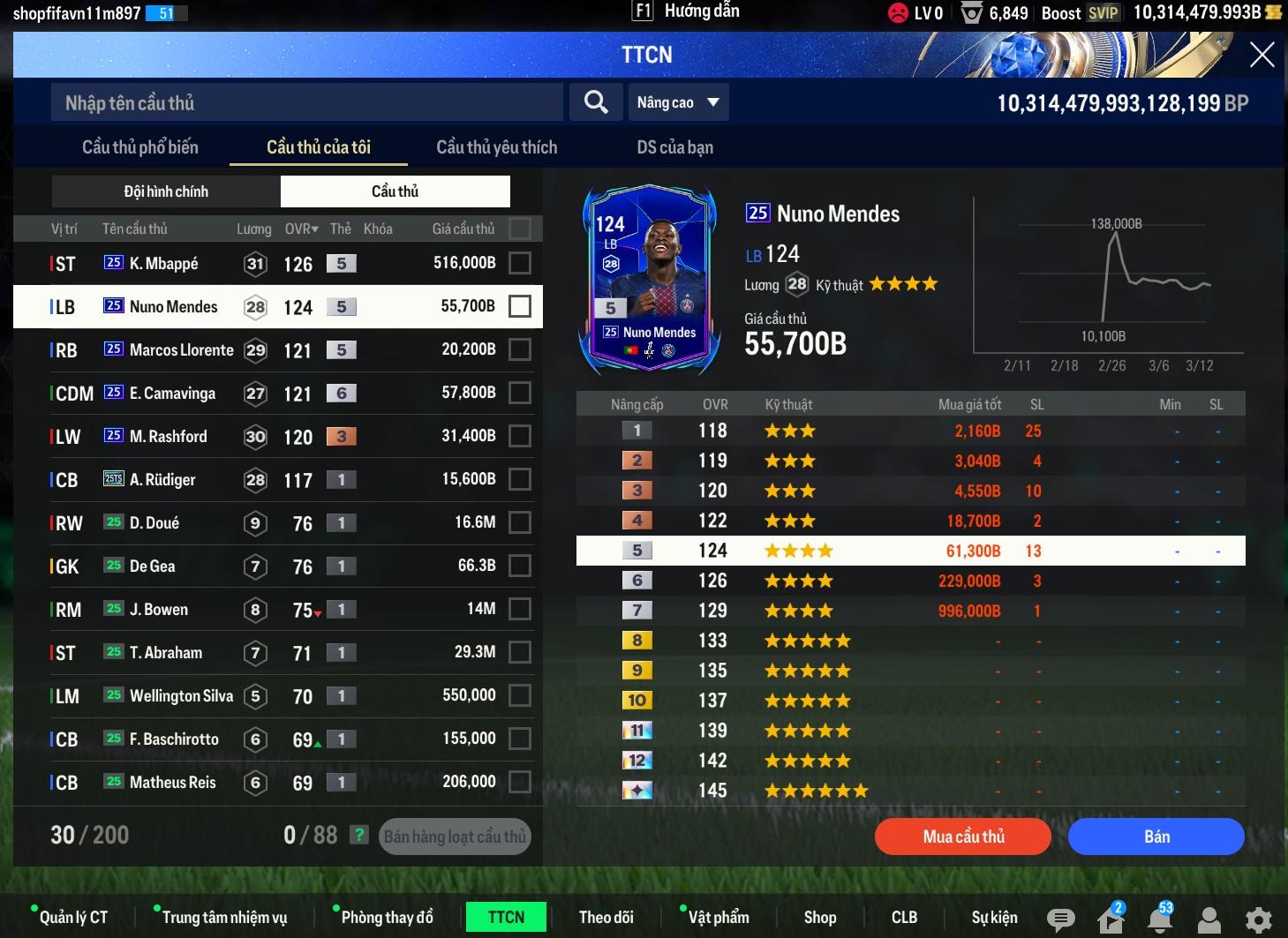Viewport: 1288px width, 938px height.
Task: Go to Quản lý CT menu
Action: [73, 918]
